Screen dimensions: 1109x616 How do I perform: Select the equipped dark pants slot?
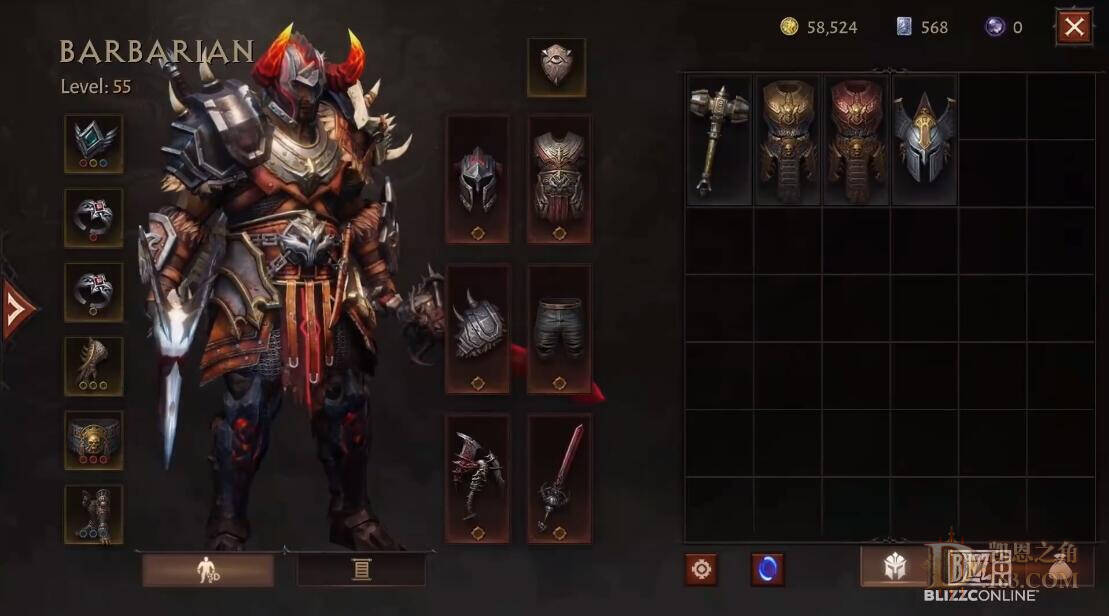559,328
